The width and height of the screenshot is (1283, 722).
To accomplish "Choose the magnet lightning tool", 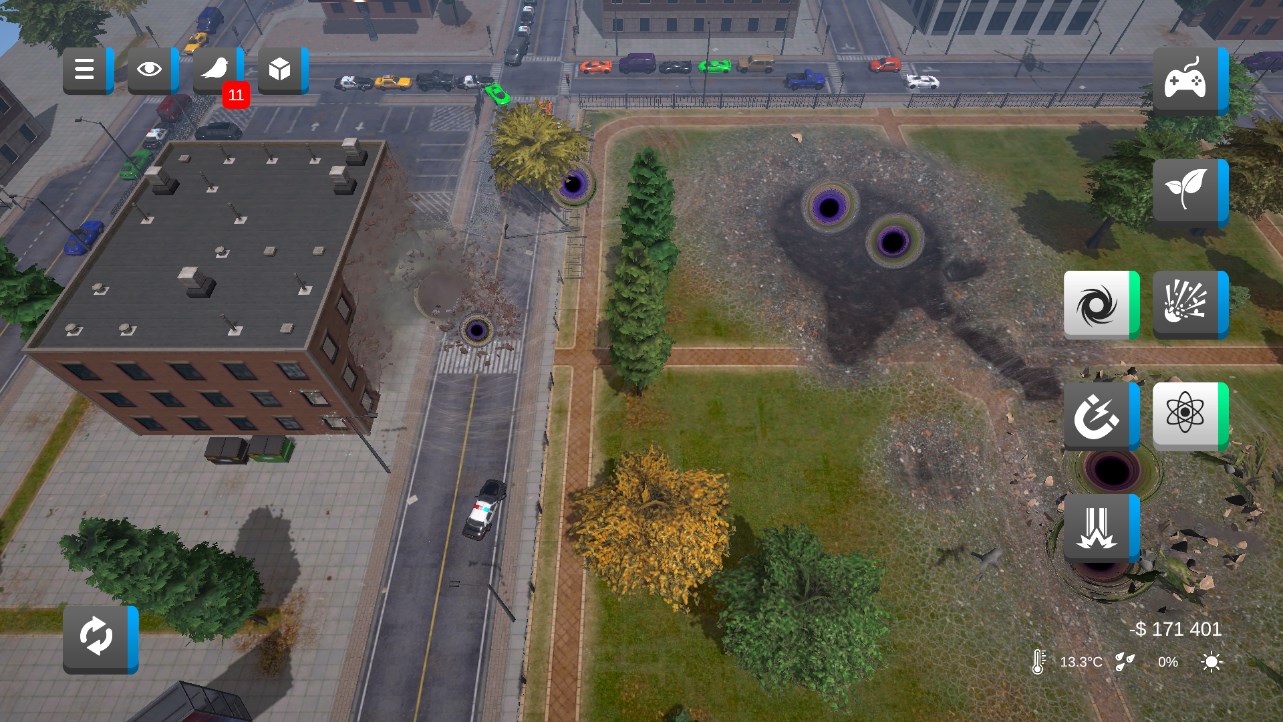I will click(1098, 415).
